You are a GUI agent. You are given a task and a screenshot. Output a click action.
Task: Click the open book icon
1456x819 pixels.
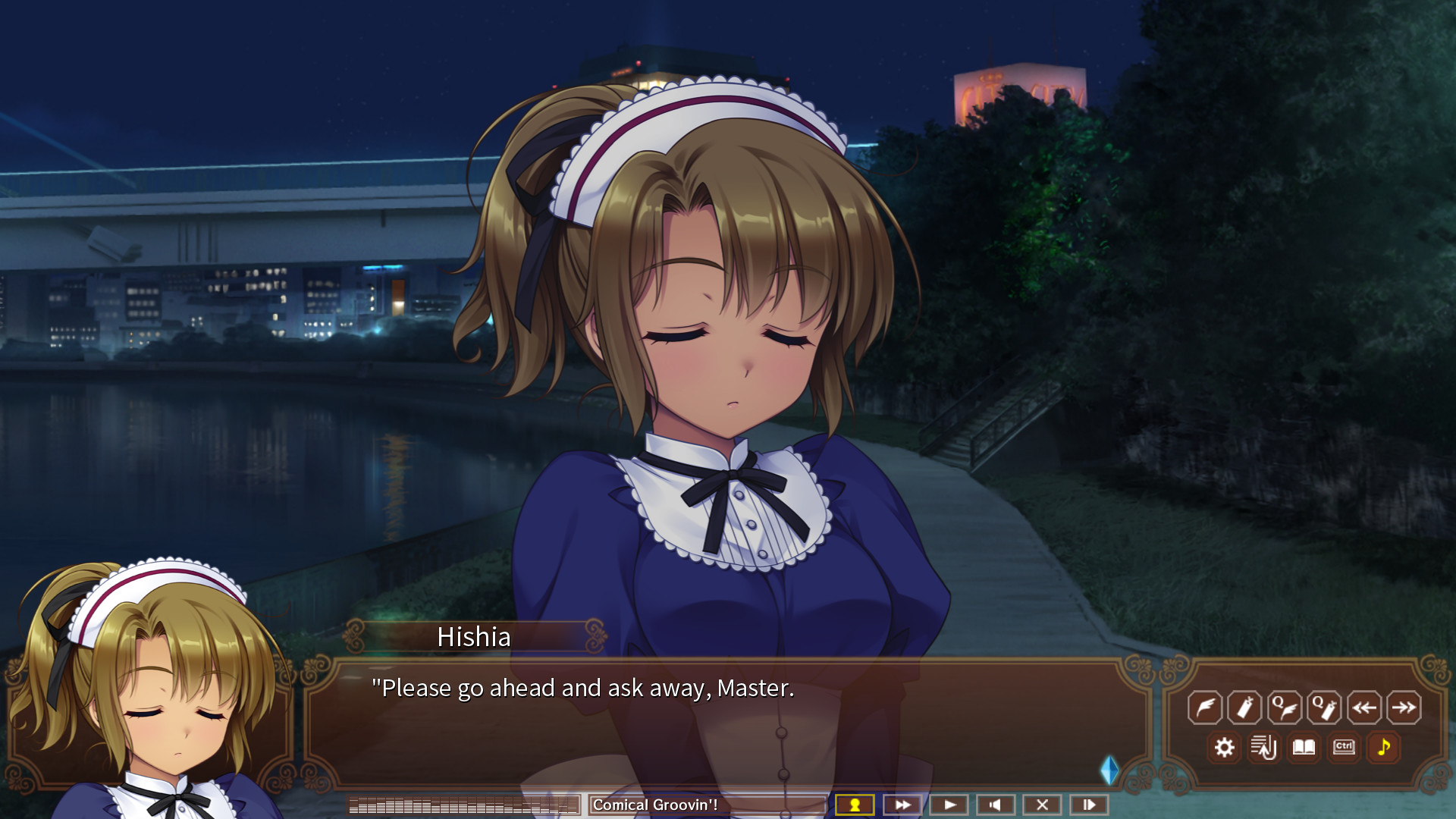1304,748
